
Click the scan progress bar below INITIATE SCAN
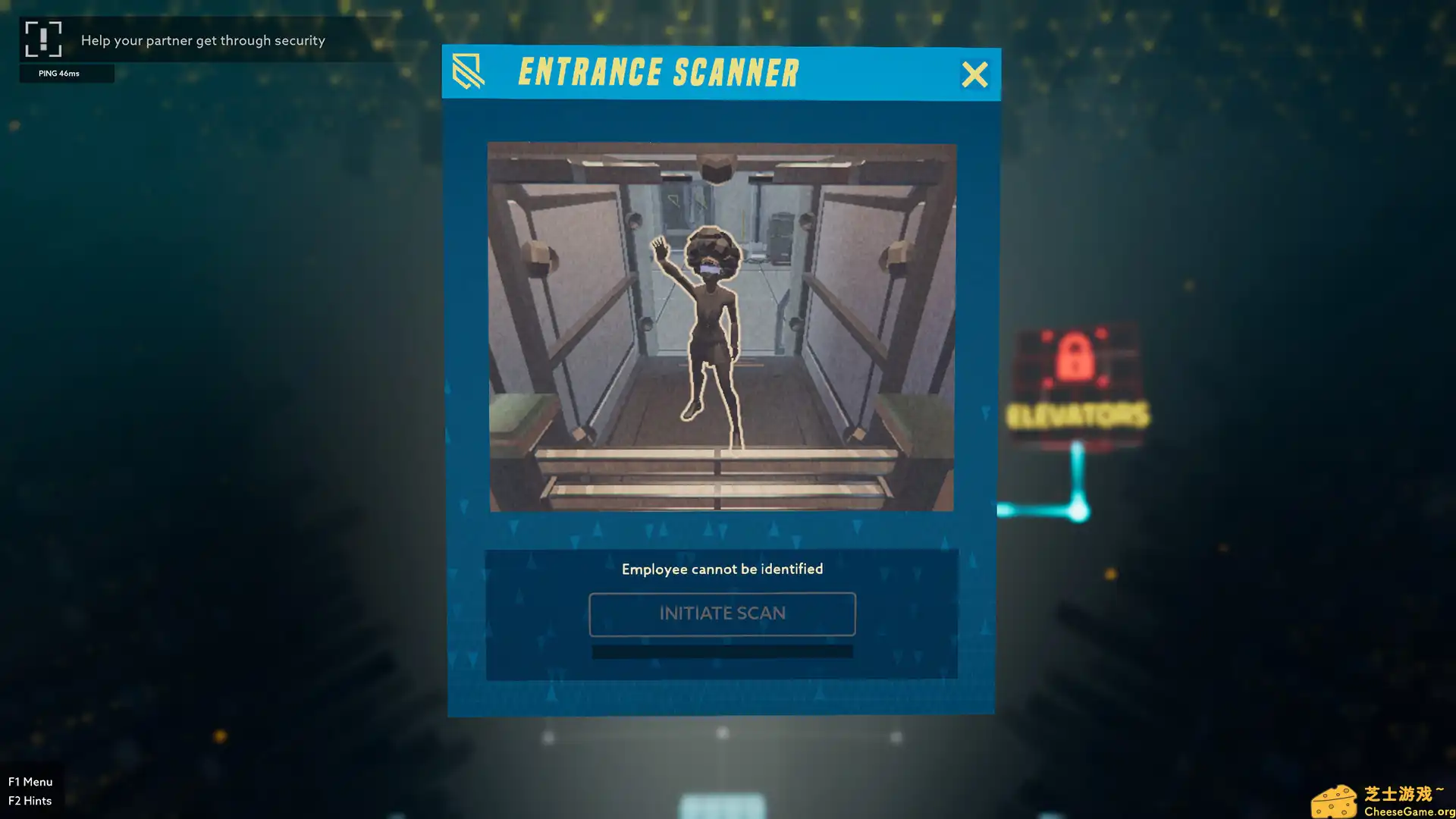(721, 651)
